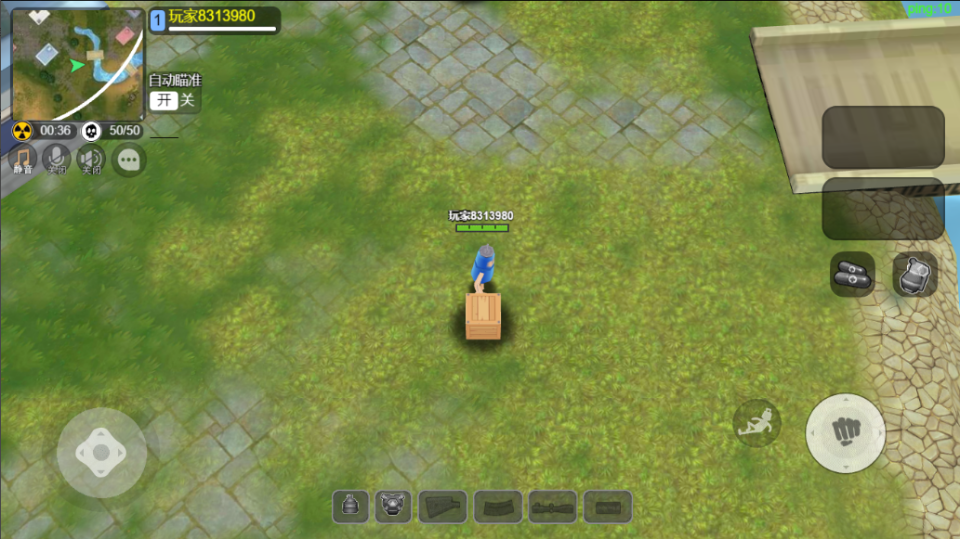Turn auto-aim on with the 开 button
Screen dimensions: 960x539
coord(163,100)
